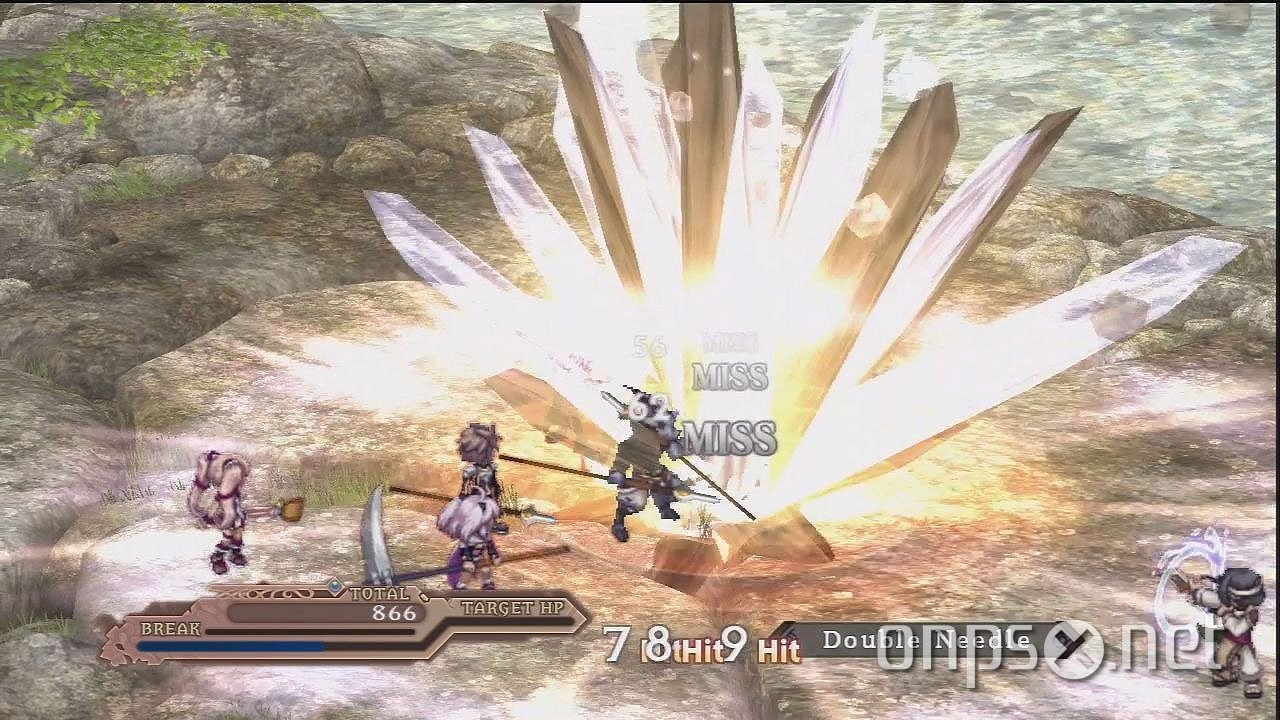Expand the TARGET HP section
The width and height of the screenshot is (1280, 720).
(x=512, y=606)
